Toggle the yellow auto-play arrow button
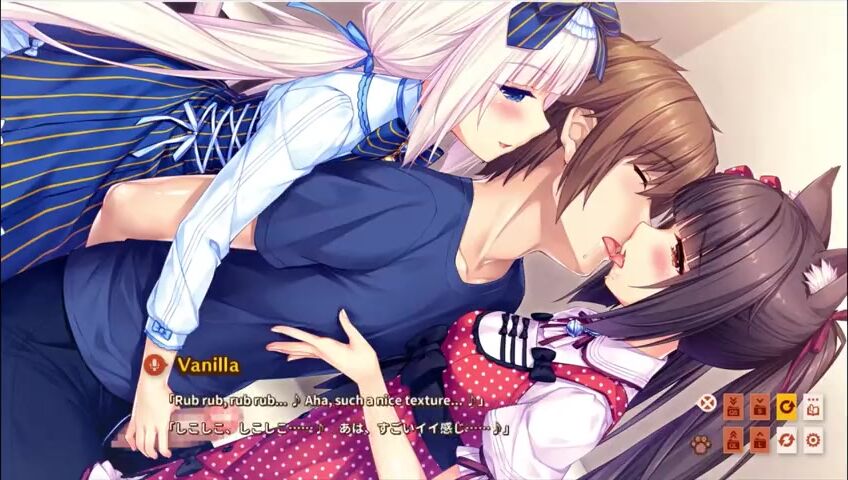The width and height of the screenshot is (848, 480). [786, 405]
